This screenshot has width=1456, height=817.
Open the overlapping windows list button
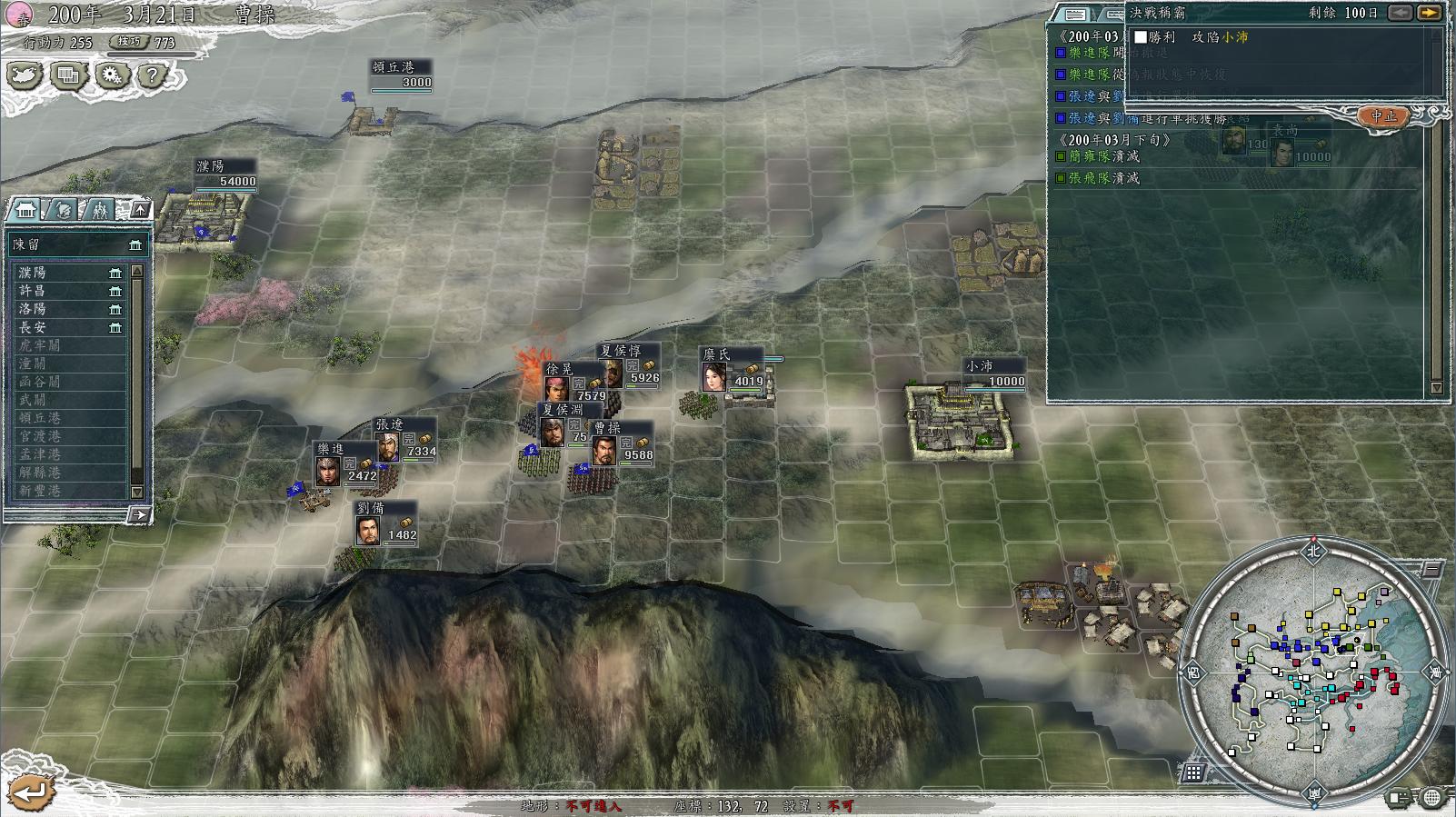pyautogui.click(x=68, y=75)
